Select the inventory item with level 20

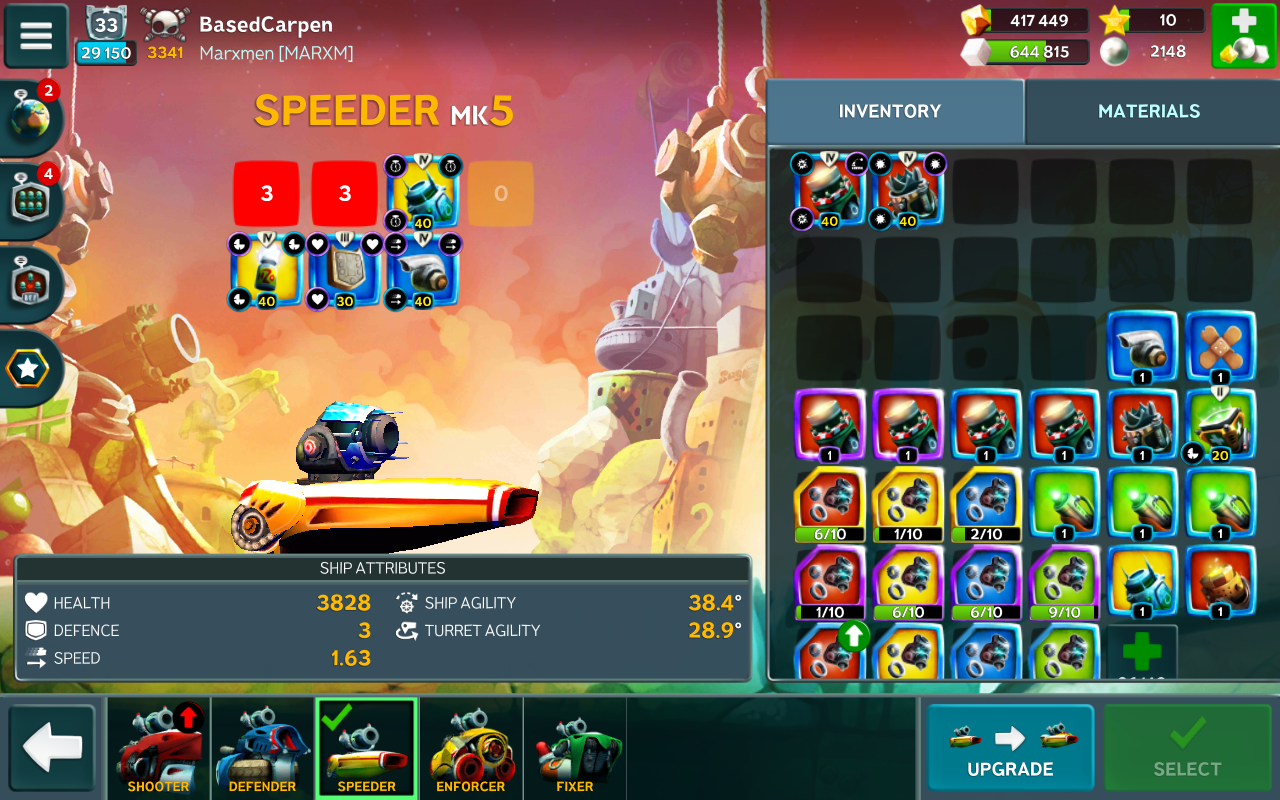tap(1220, 426)
